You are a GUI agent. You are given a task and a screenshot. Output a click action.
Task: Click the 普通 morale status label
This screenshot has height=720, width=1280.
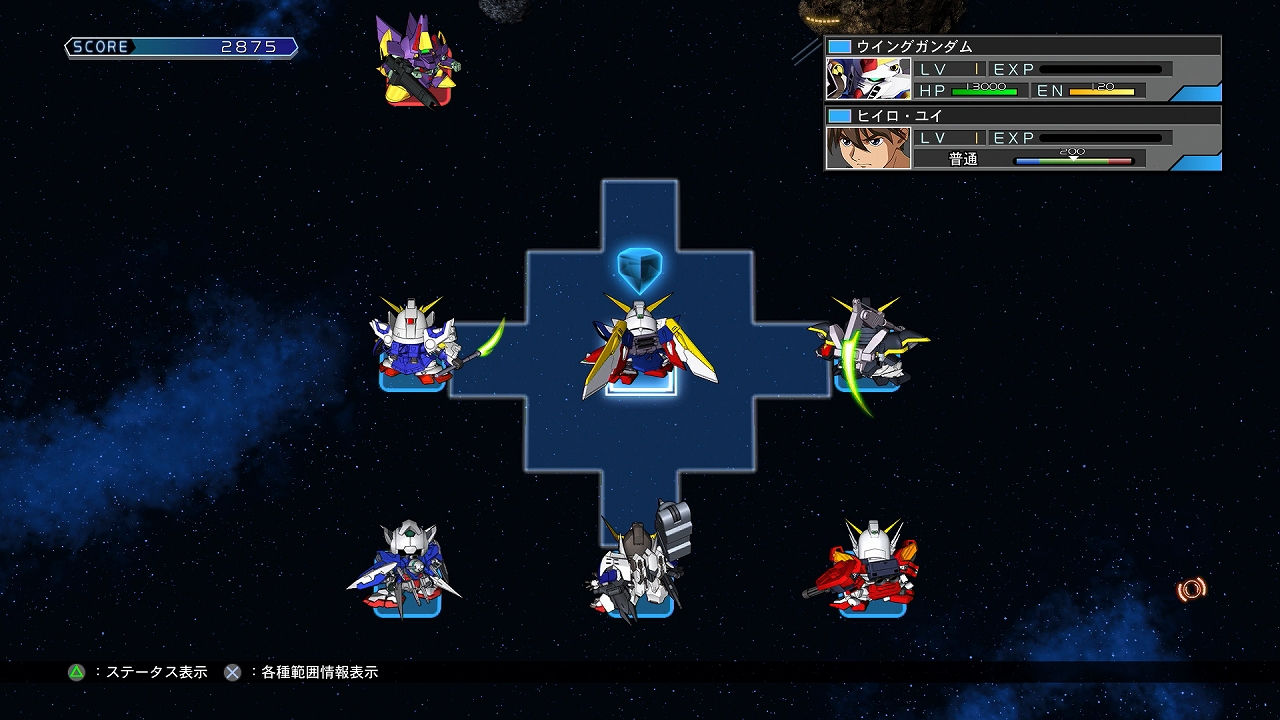(x=962, y=158)
